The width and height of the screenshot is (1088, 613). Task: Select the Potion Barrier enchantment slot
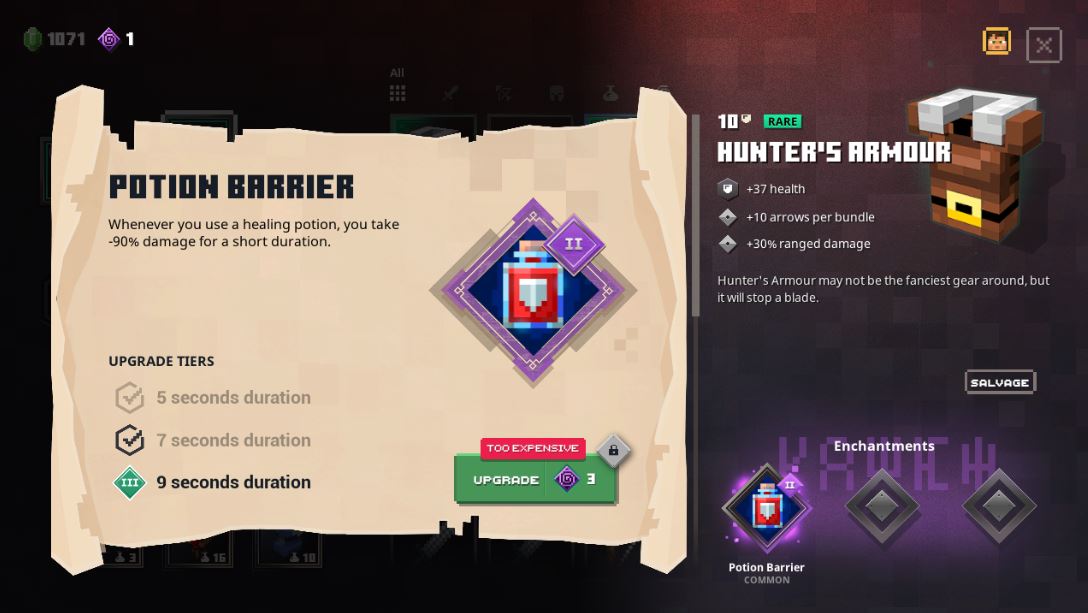coord(767,508)
